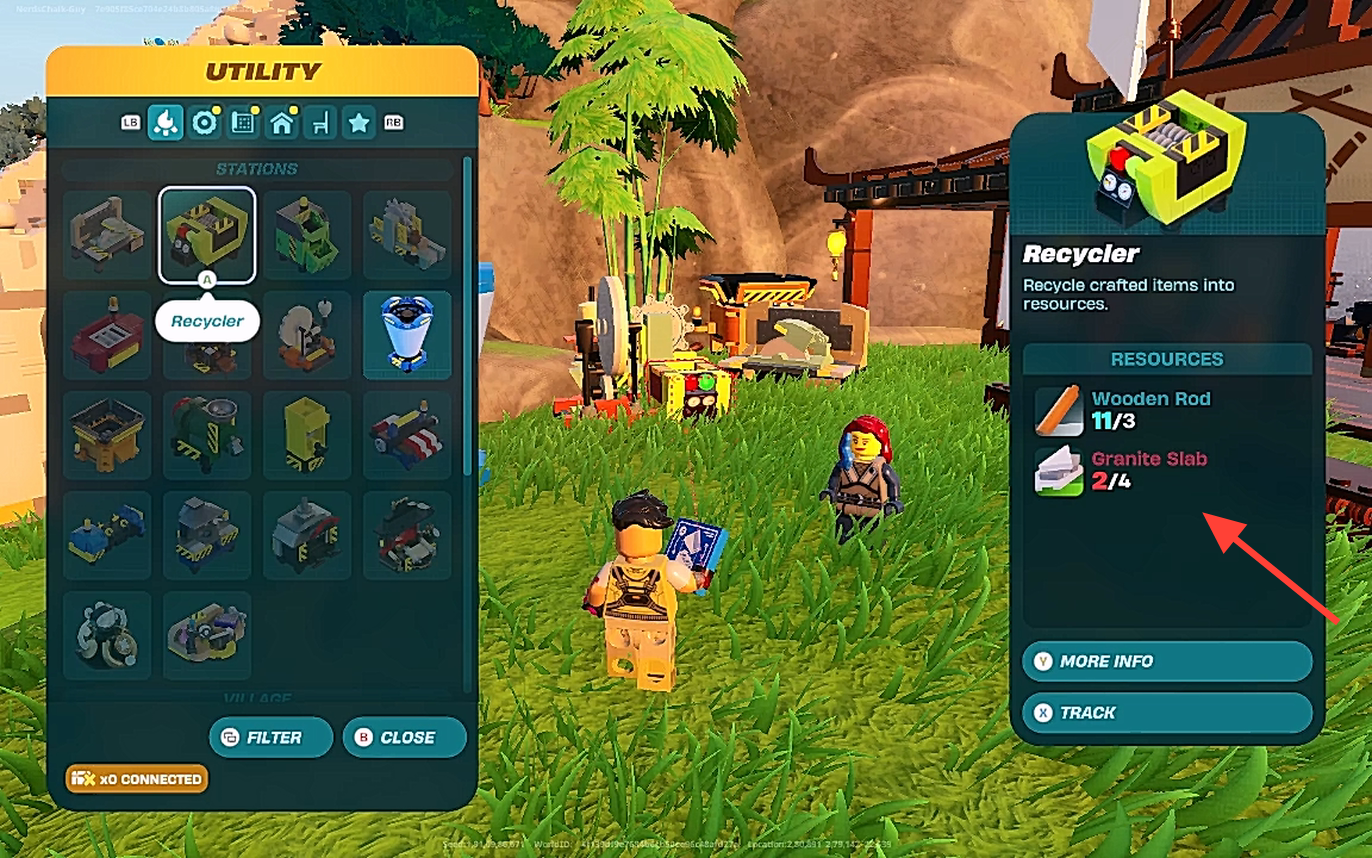
Task: Show More Info for the Recycler
Action: [1166, 661]
